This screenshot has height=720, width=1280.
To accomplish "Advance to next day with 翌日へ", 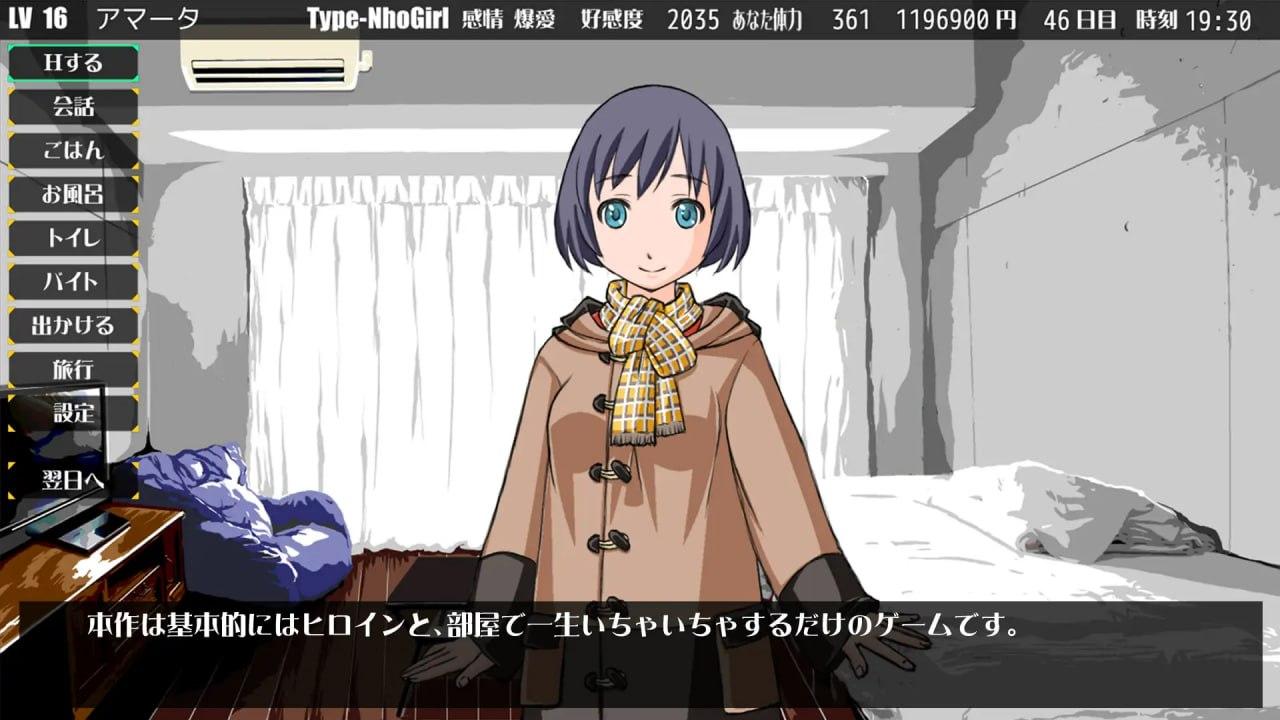I will (71, 479).
